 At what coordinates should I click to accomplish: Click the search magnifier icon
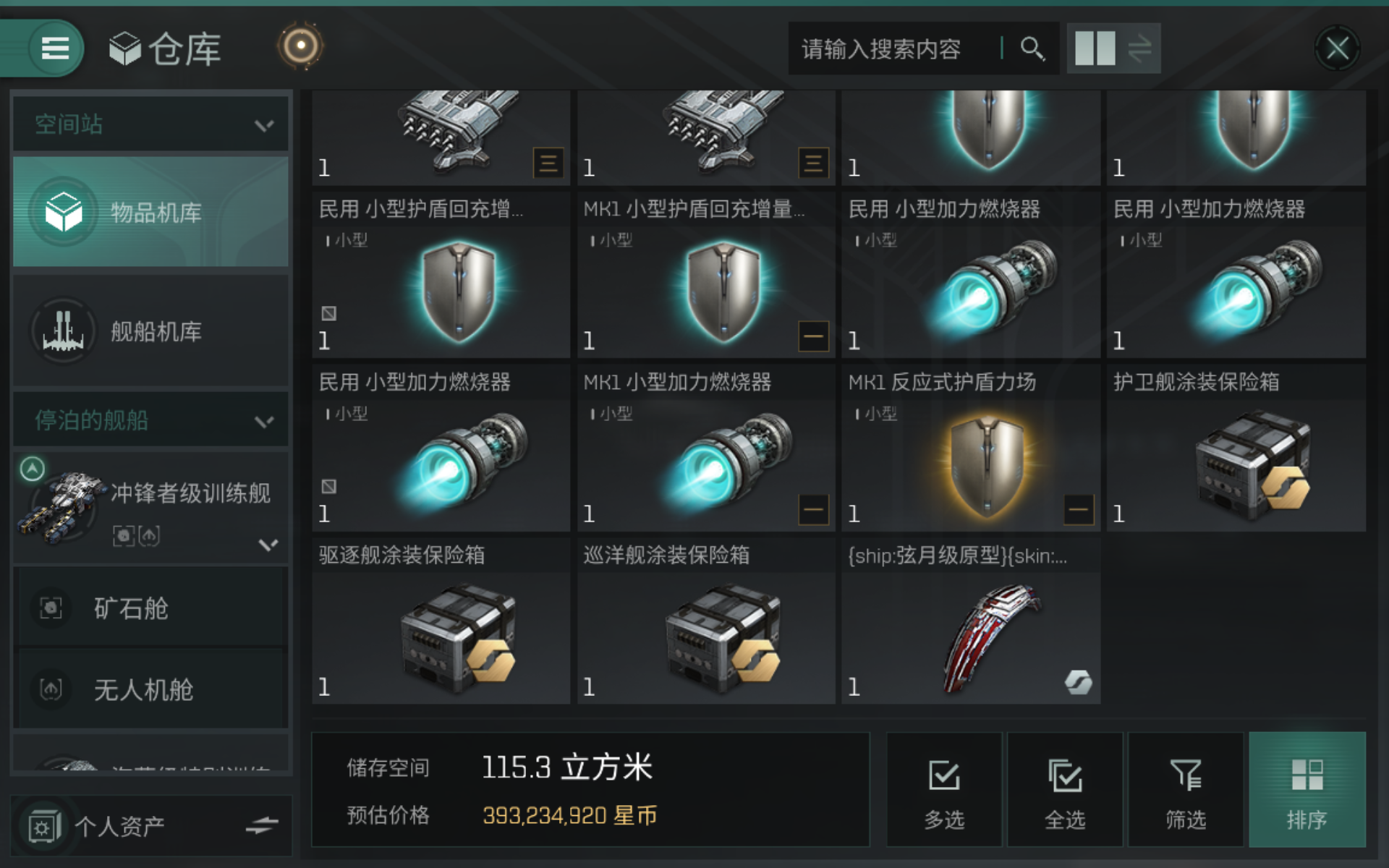coord(1033,48)
